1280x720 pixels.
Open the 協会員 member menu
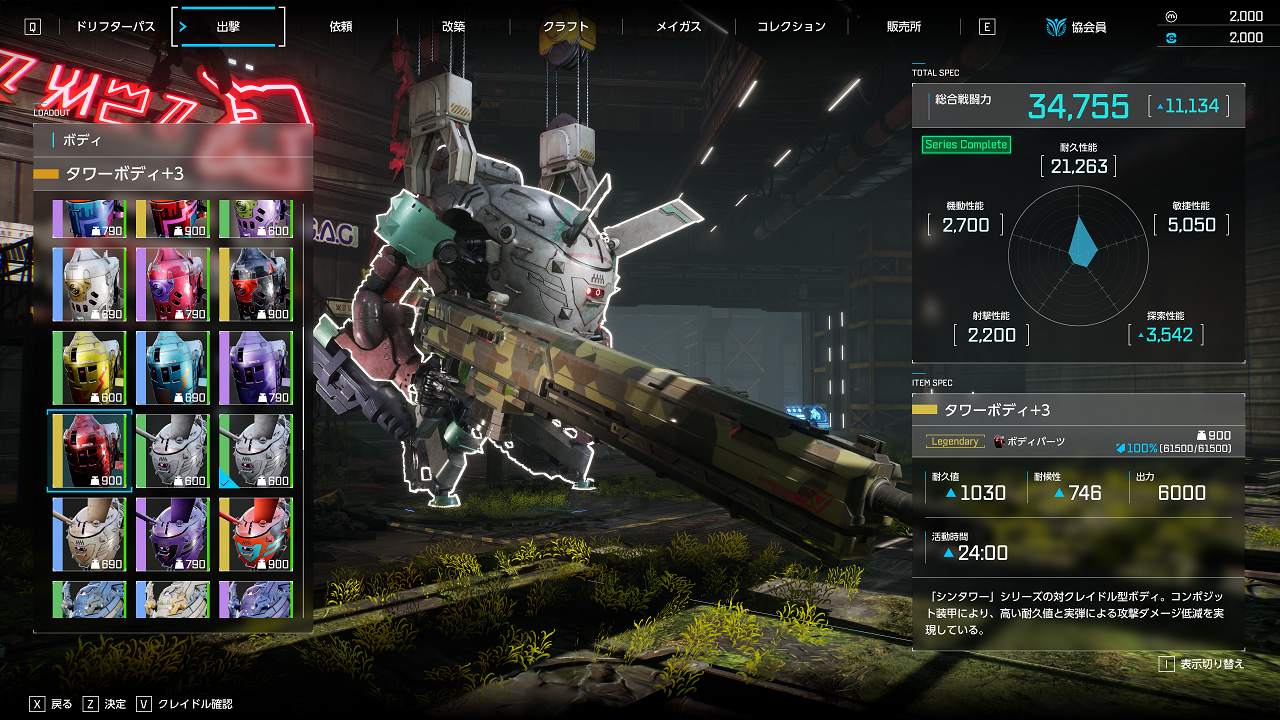[x=1076, y=27]
